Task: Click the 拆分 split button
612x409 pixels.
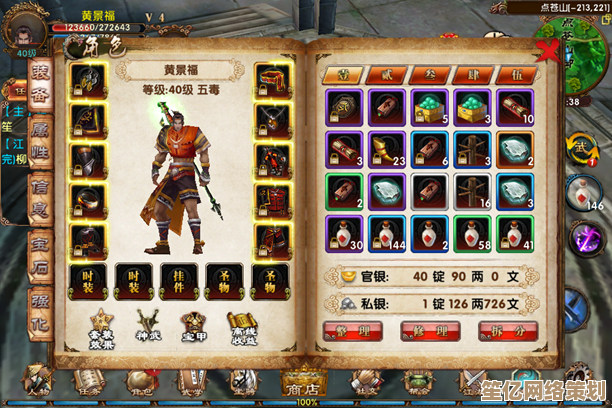Action: pyautogui.click(x=508, y=329)
